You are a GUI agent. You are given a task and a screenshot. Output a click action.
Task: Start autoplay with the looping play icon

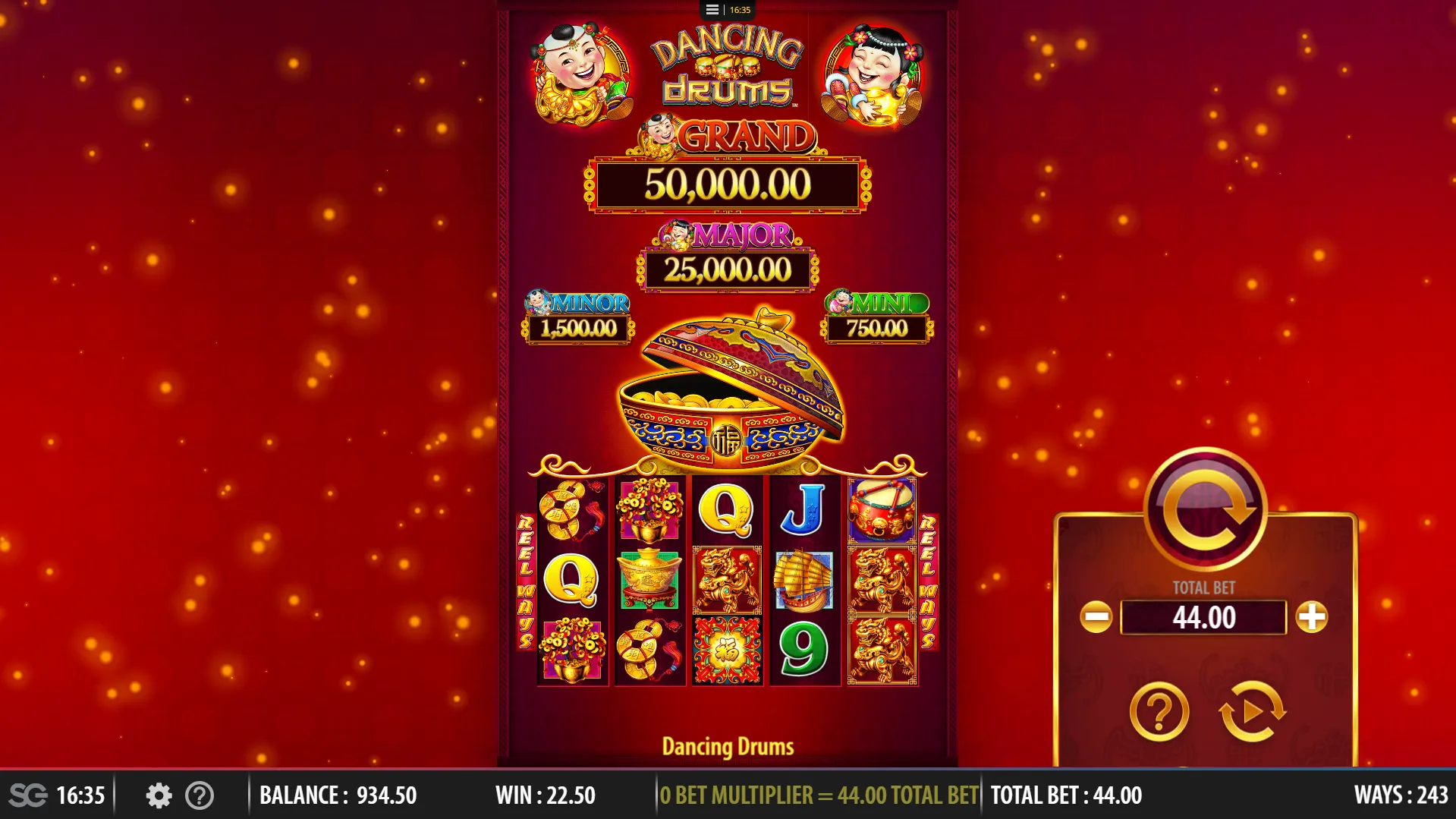tap(1252, 712)
